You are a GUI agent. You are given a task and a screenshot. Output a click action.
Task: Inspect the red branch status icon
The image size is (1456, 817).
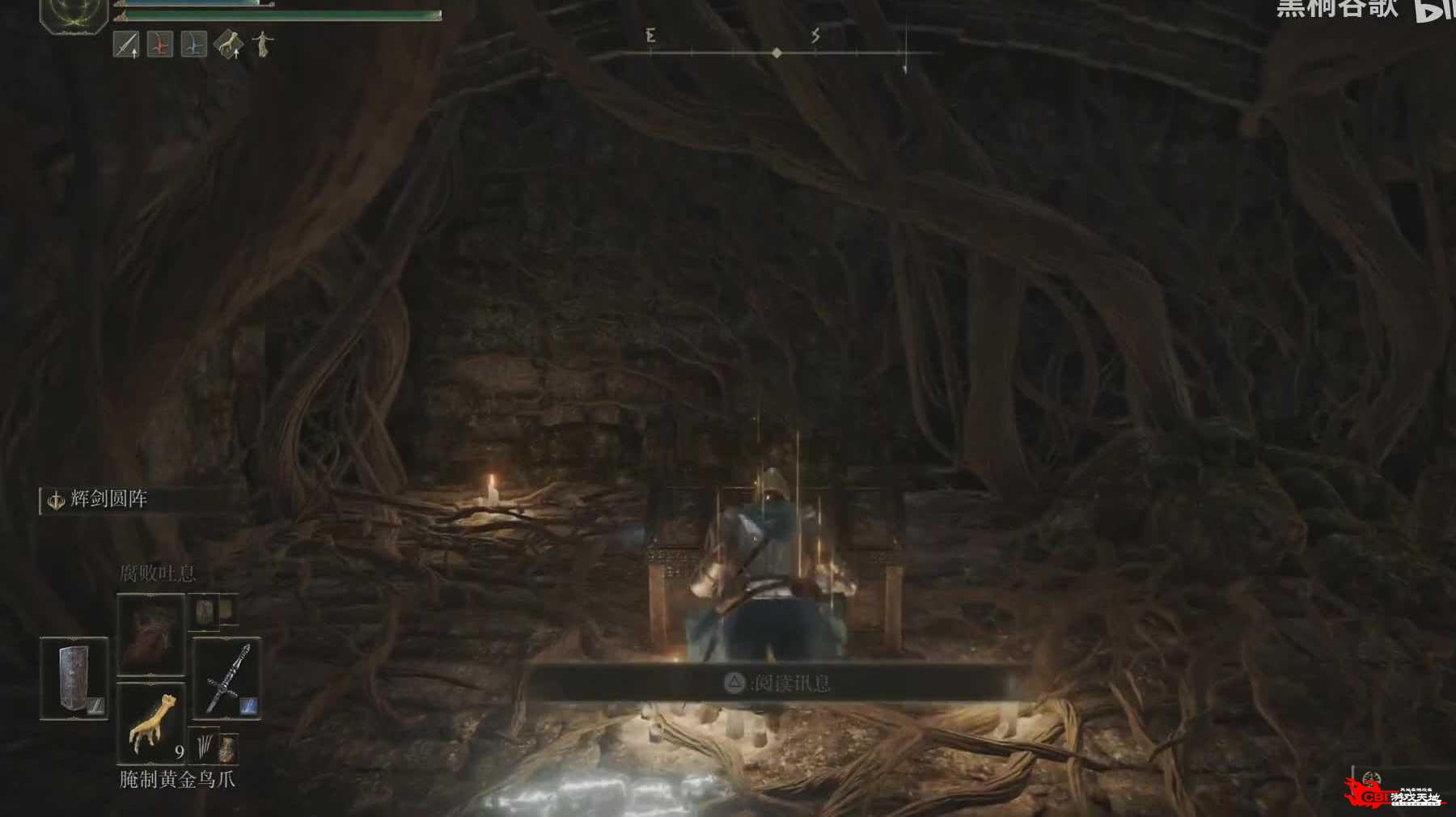click(160, 44)
